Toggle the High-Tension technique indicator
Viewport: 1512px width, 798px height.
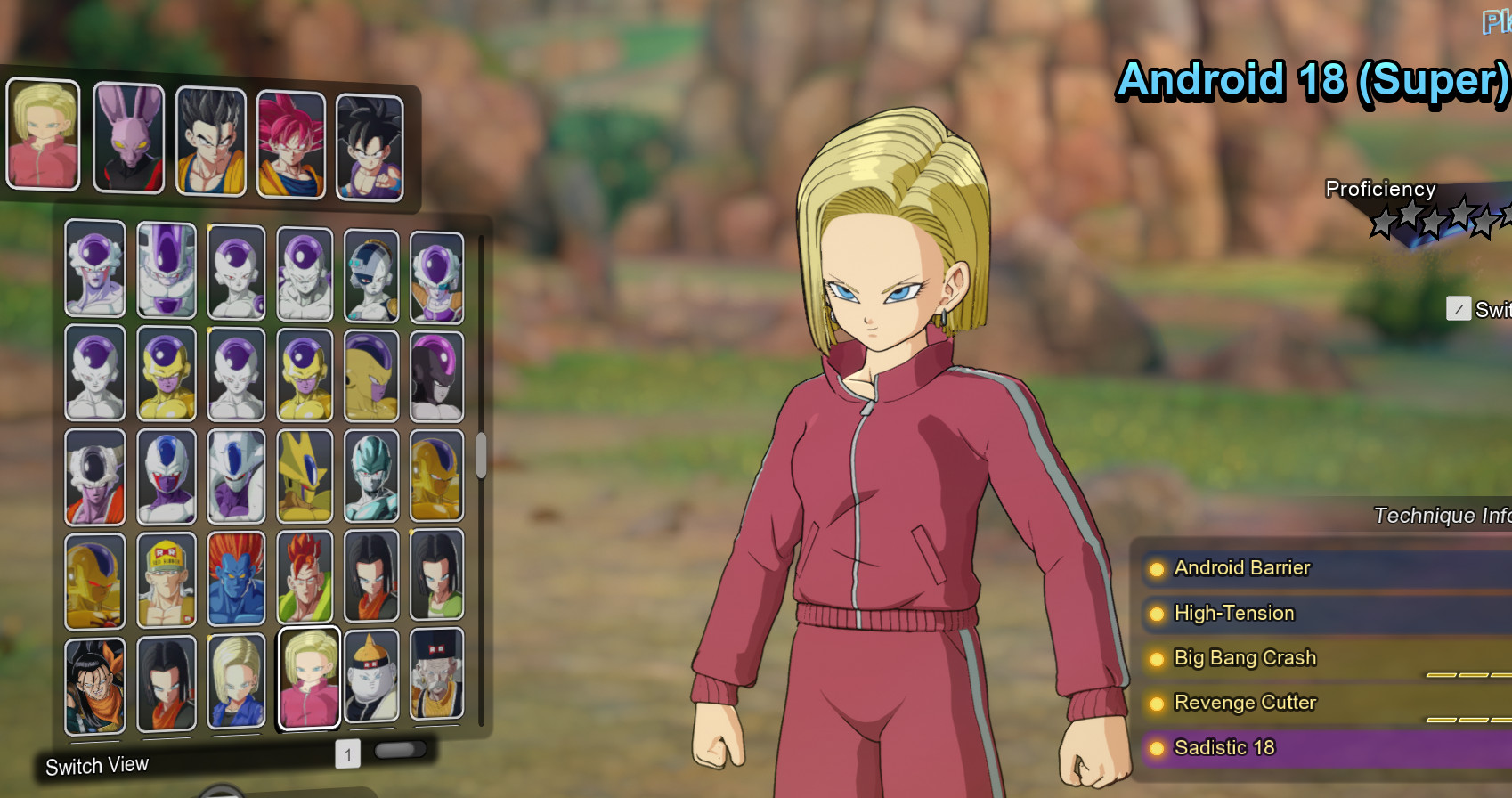pyautogui.click(x=1156, y=614)
